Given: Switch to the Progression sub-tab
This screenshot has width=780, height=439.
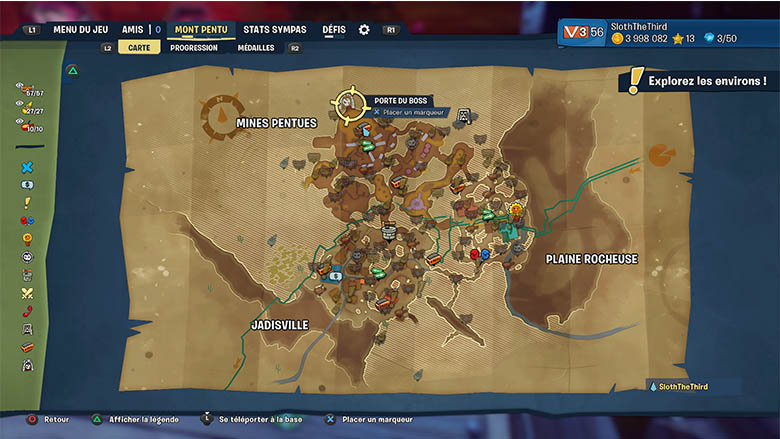Looking at the screenshot, I should click(194, 47).
